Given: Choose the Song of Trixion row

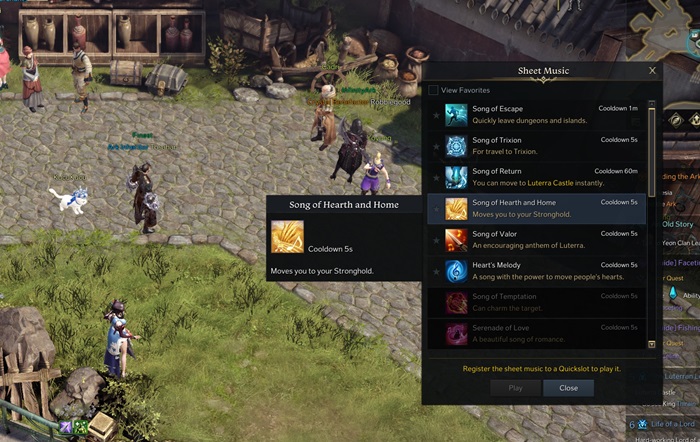Looking at the screenshot, I should (x=540, y=146).
